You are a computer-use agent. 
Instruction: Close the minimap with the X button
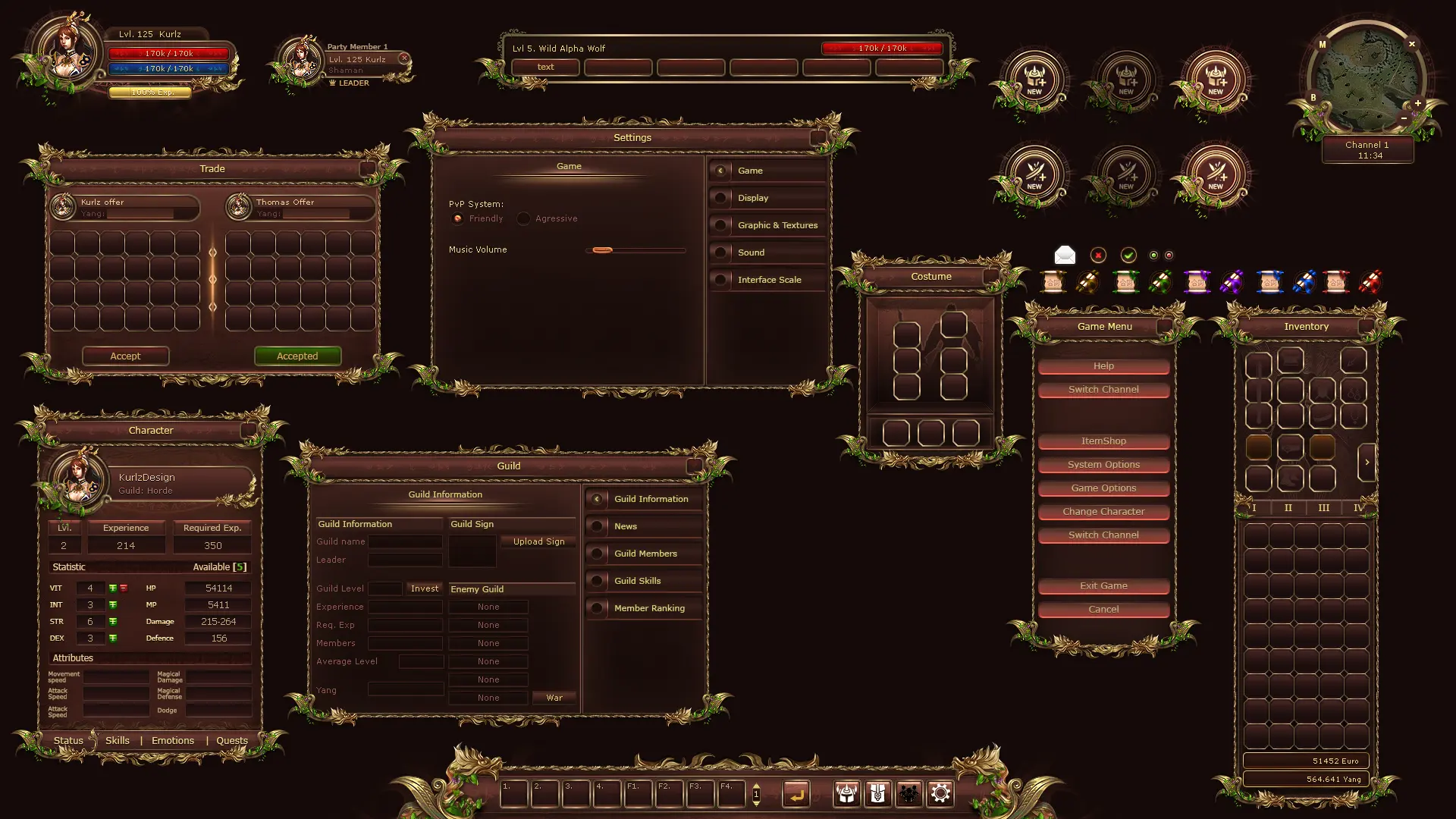(1412, 44)
